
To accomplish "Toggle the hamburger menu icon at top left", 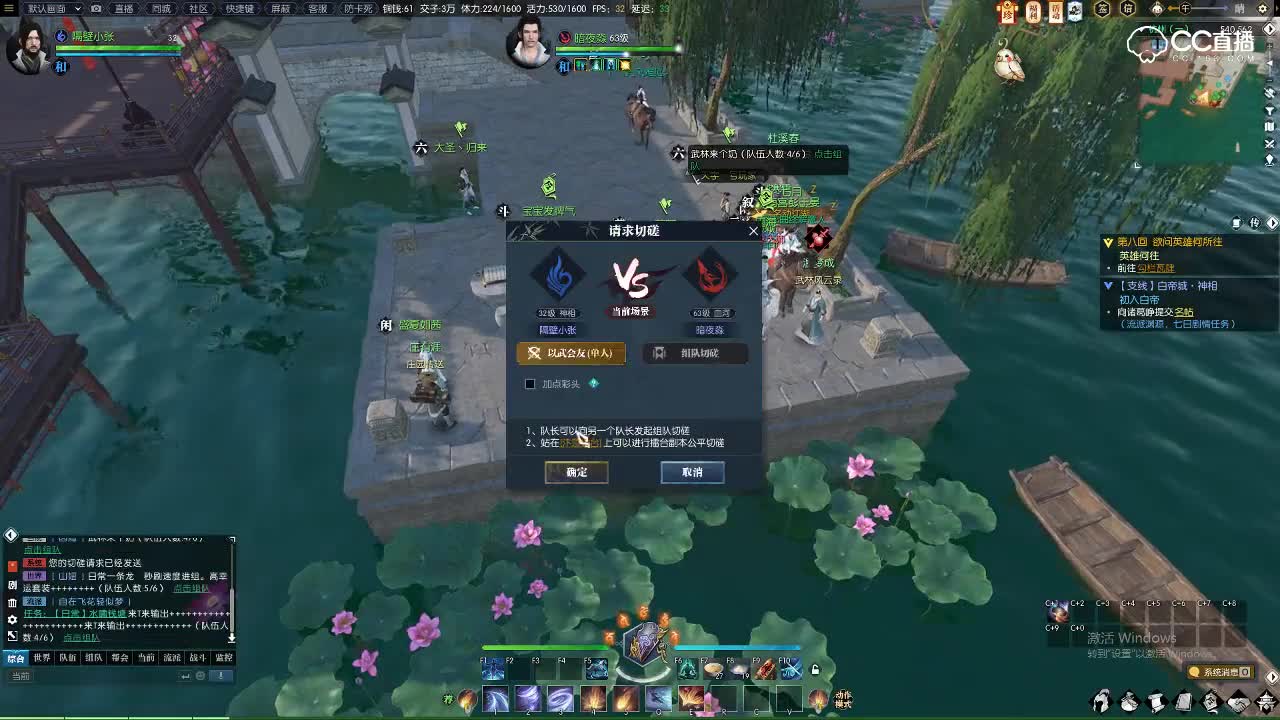I will [9, 8].
